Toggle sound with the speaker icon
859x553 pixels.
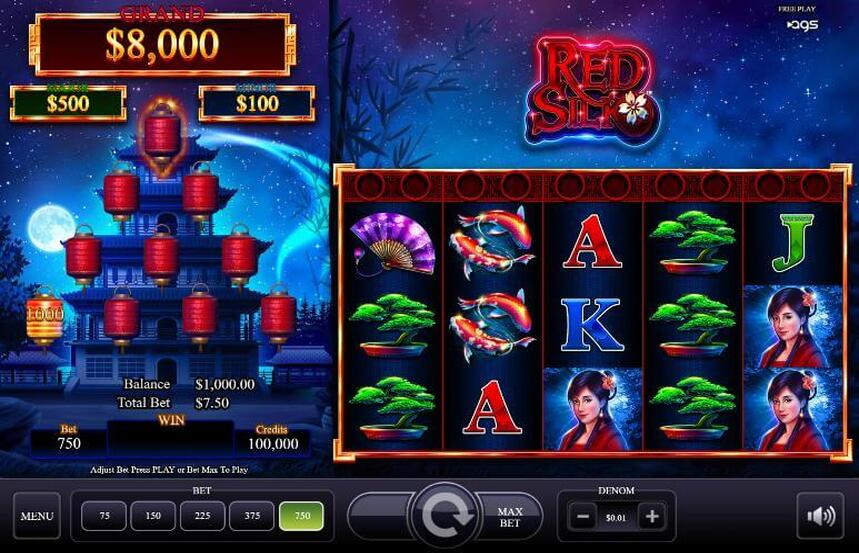(x=820, y=516)
